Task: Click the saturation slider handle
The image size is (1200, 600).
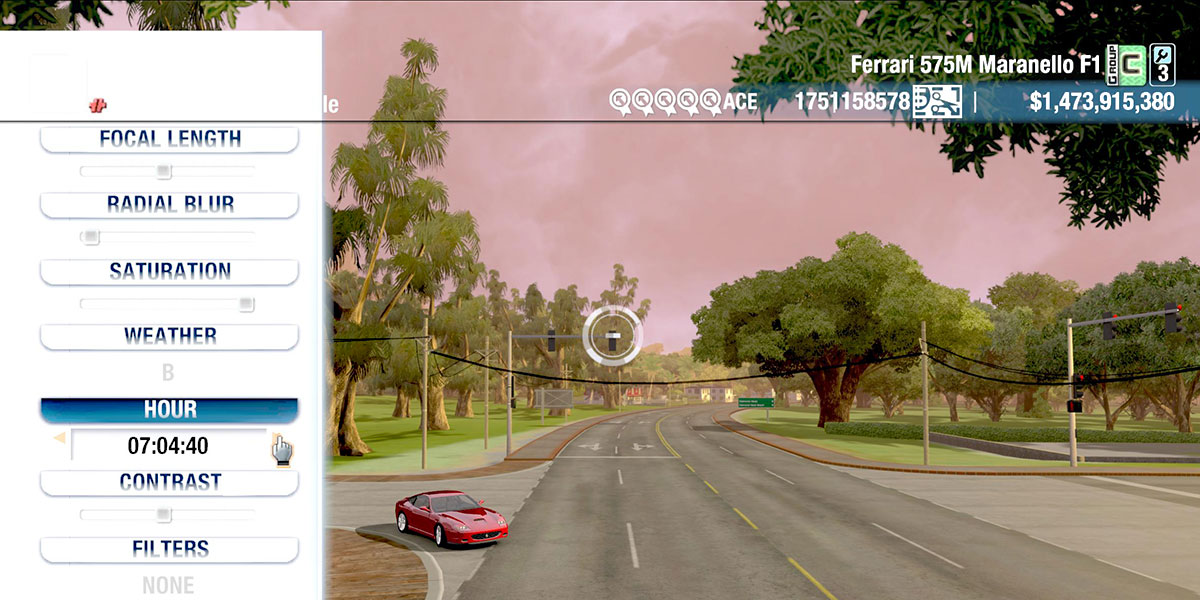Action: tap(246, 304)
